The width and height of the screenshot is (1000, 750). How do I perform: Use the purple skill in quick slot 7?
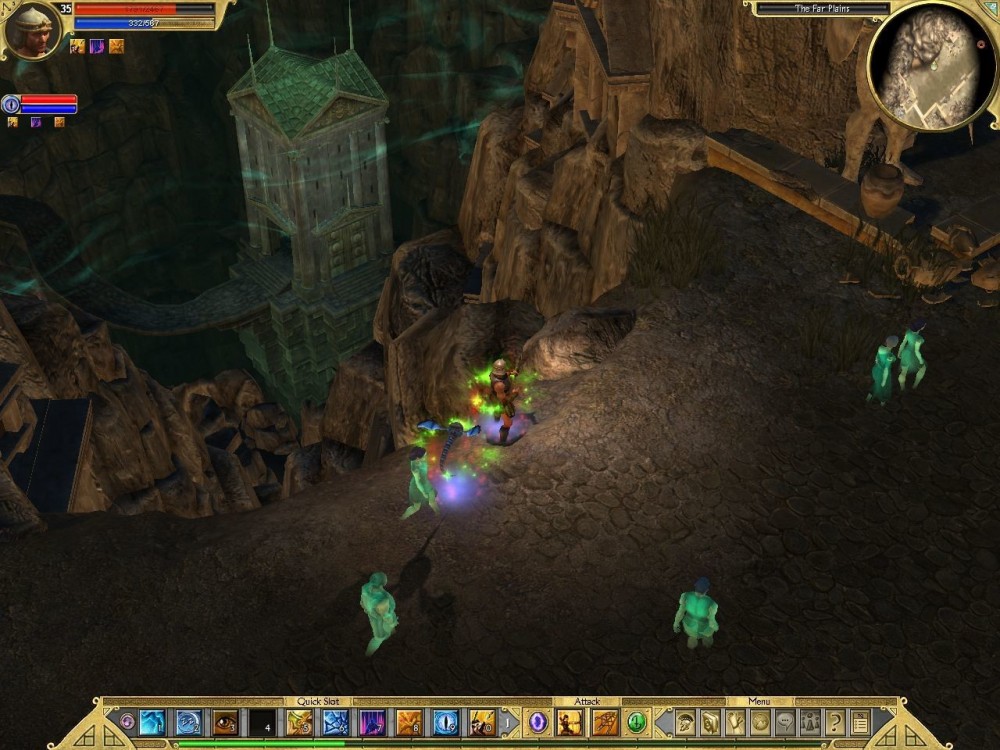pos(372,722)
